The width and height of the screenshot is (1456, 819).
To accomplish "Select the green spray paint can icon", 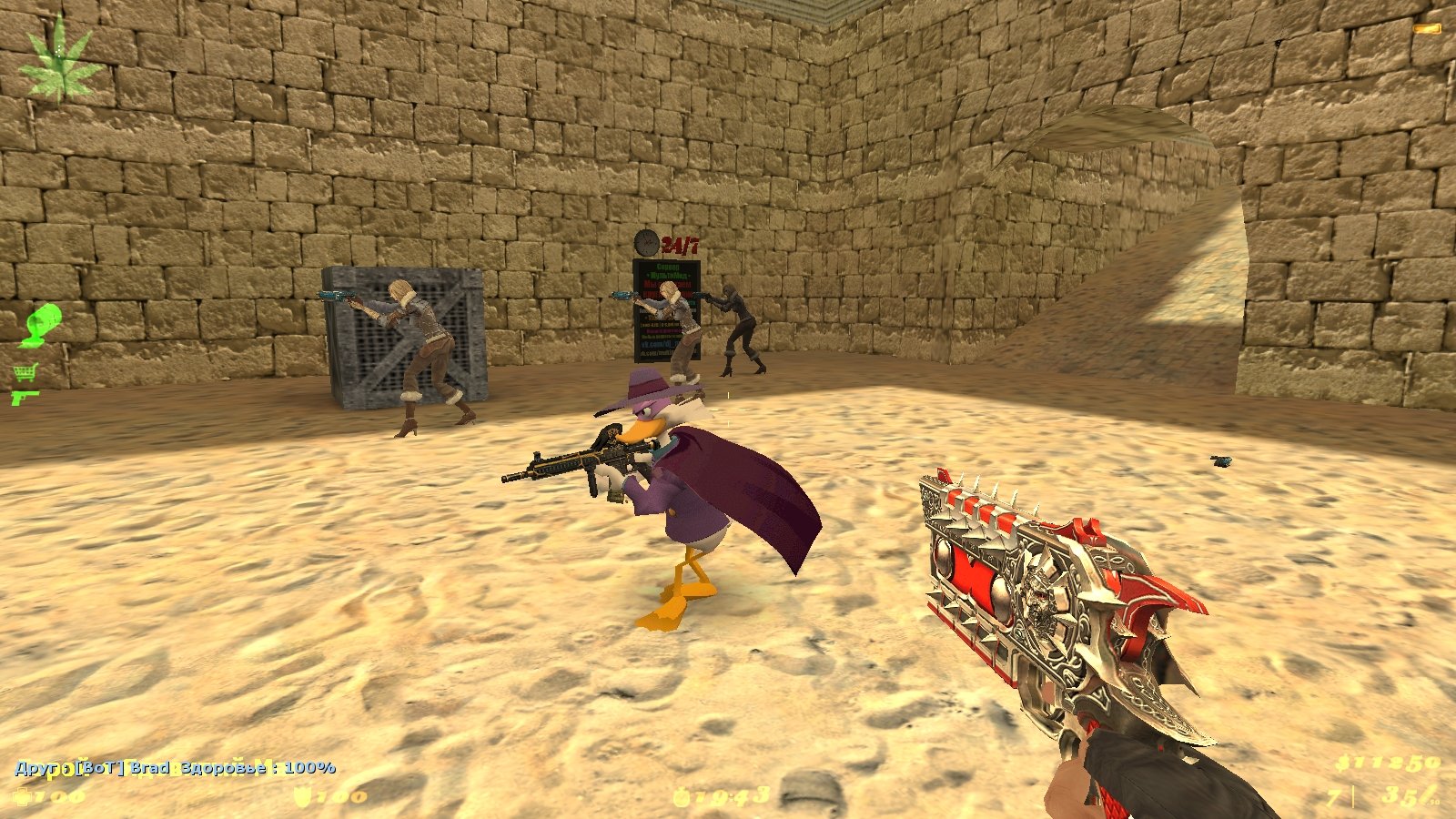I will click(x=41, y=326).
